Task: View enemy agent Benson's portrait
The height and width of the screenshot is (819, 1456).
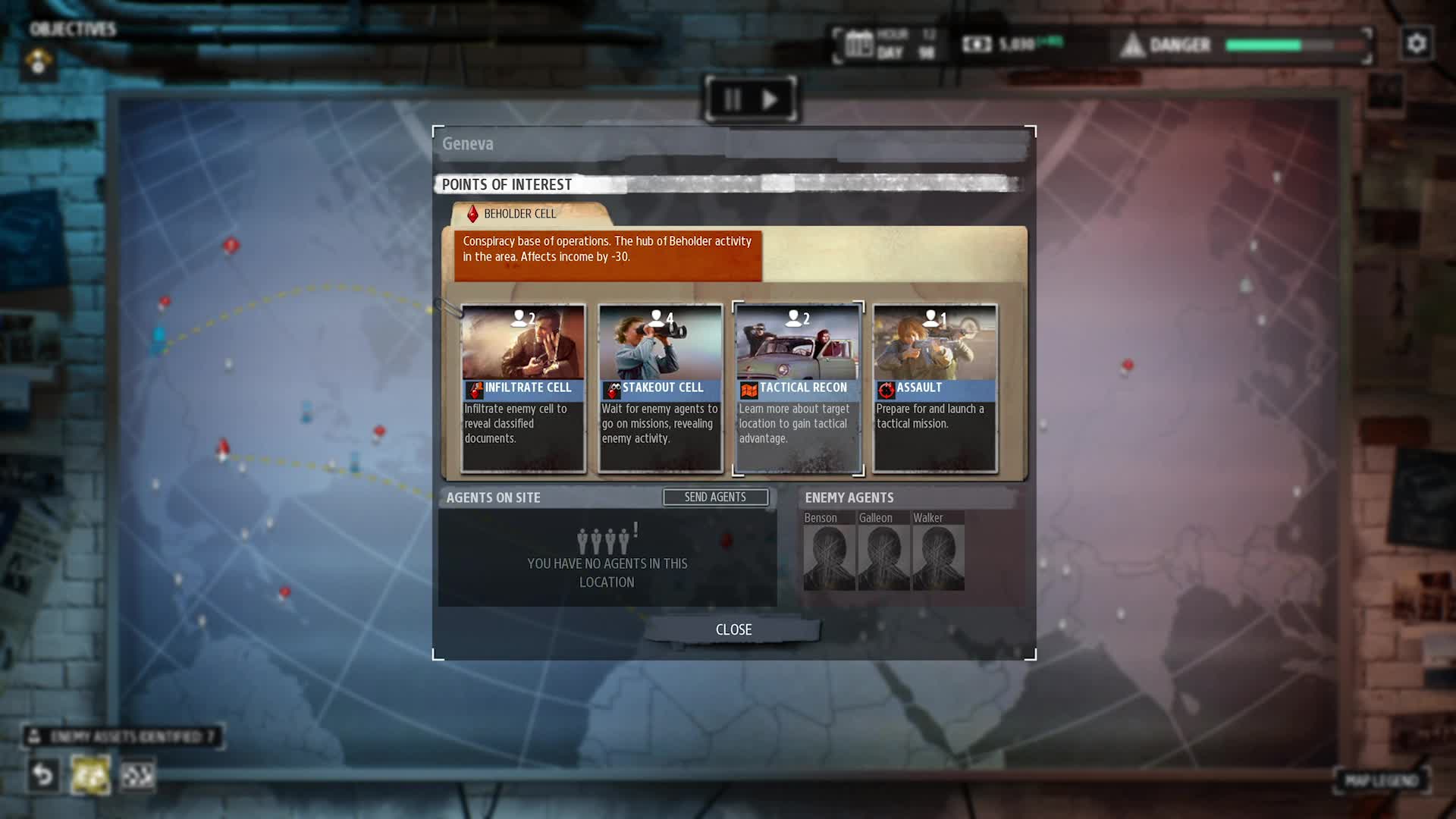Action: [829, 557]
